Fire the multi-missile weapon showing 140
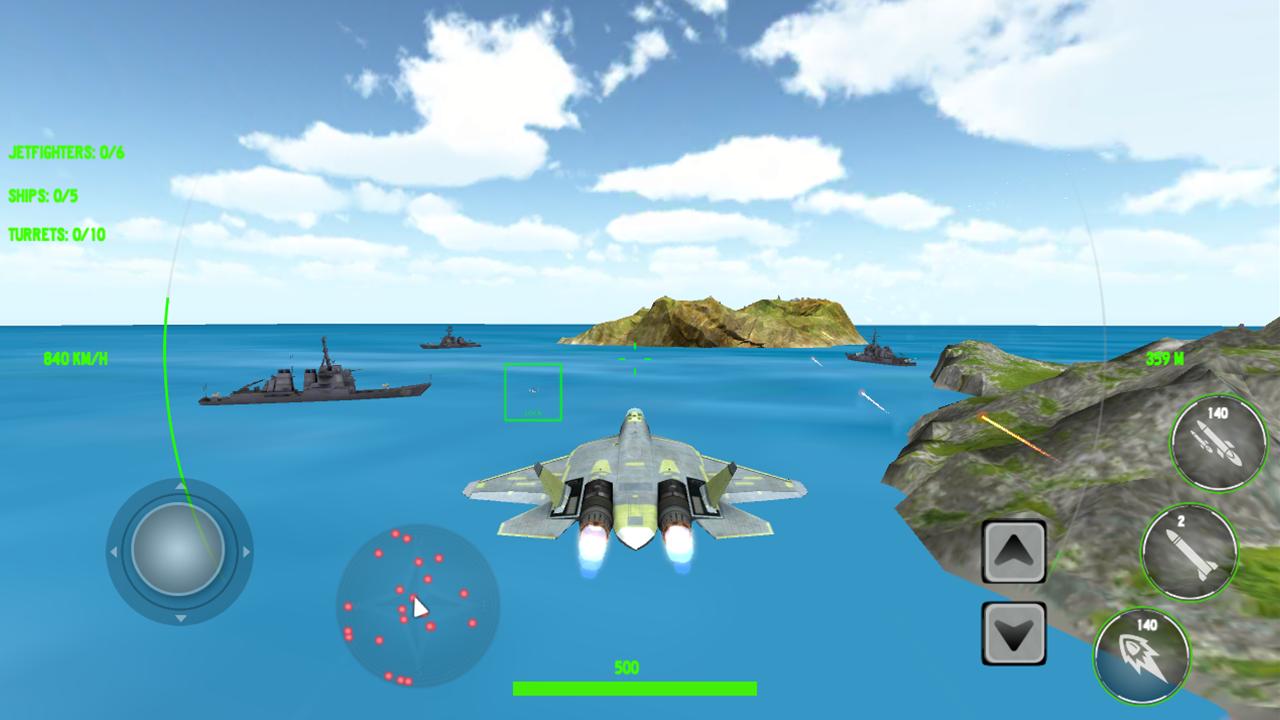The width and height of the screenshot is (1280, 720). 1218,442
